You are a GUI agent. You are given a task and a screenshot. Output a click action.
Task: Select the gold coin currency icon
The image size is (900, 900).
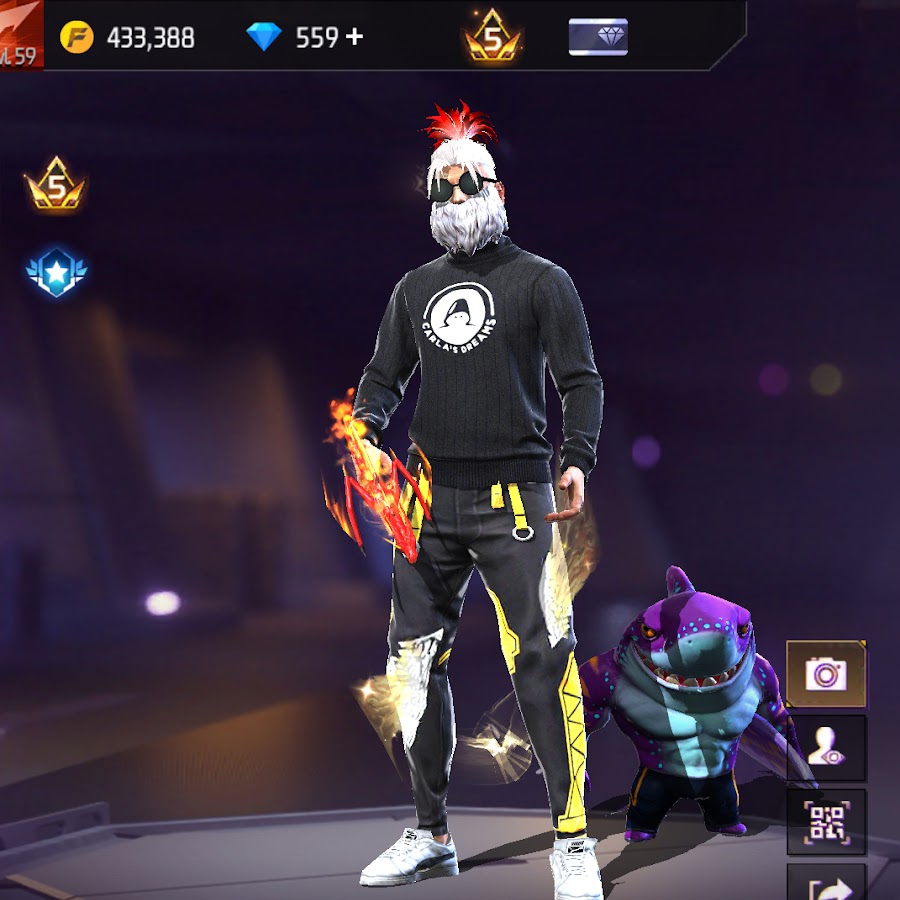point(77,38)
